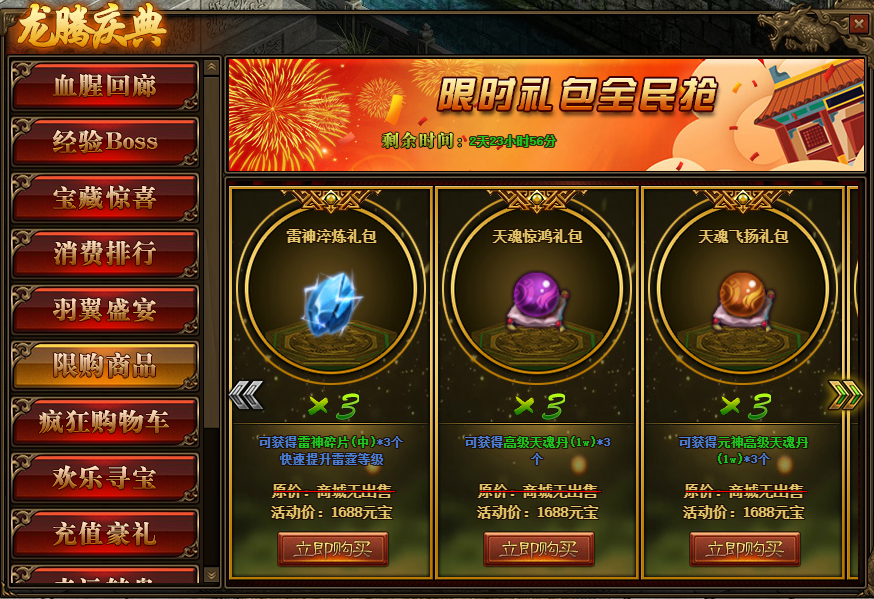The height and width of the screenshot is (599, 874).
Task: Buy the 雷神淬炼礼包 now
Action: pos(333,549)
